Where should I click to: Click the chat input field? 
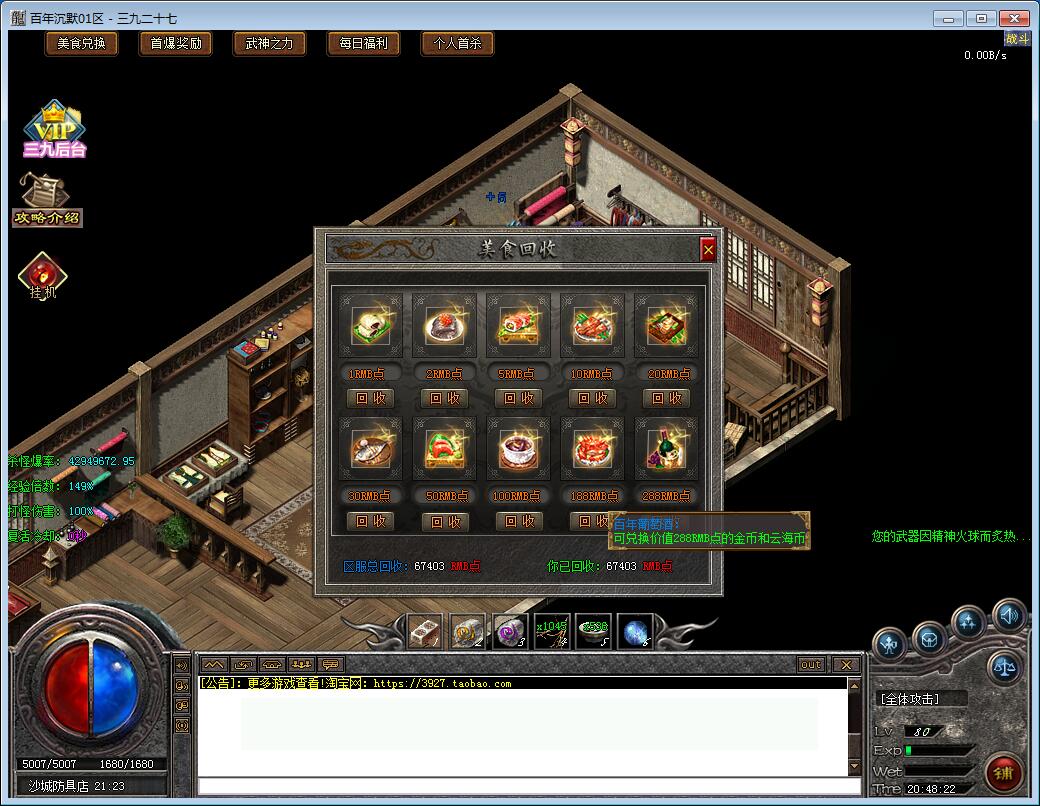pyautogui.click(x=520, y=786)
